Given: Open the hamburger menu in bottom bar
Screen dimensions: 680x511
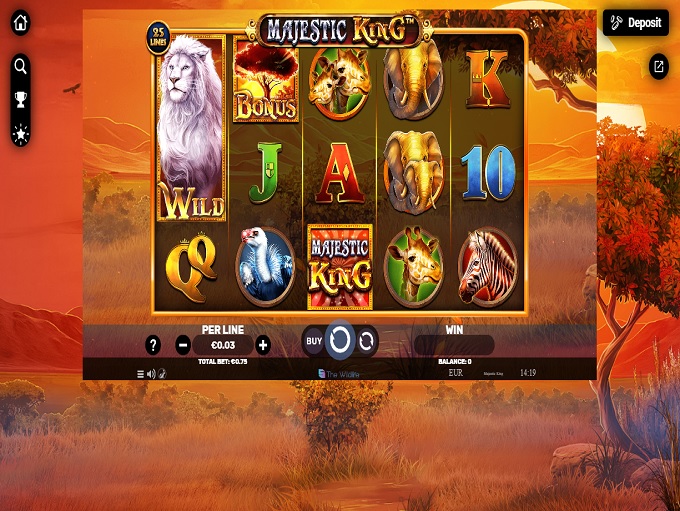Looking at the screenshot, I should pyautogui.click(x=141, y=374).
